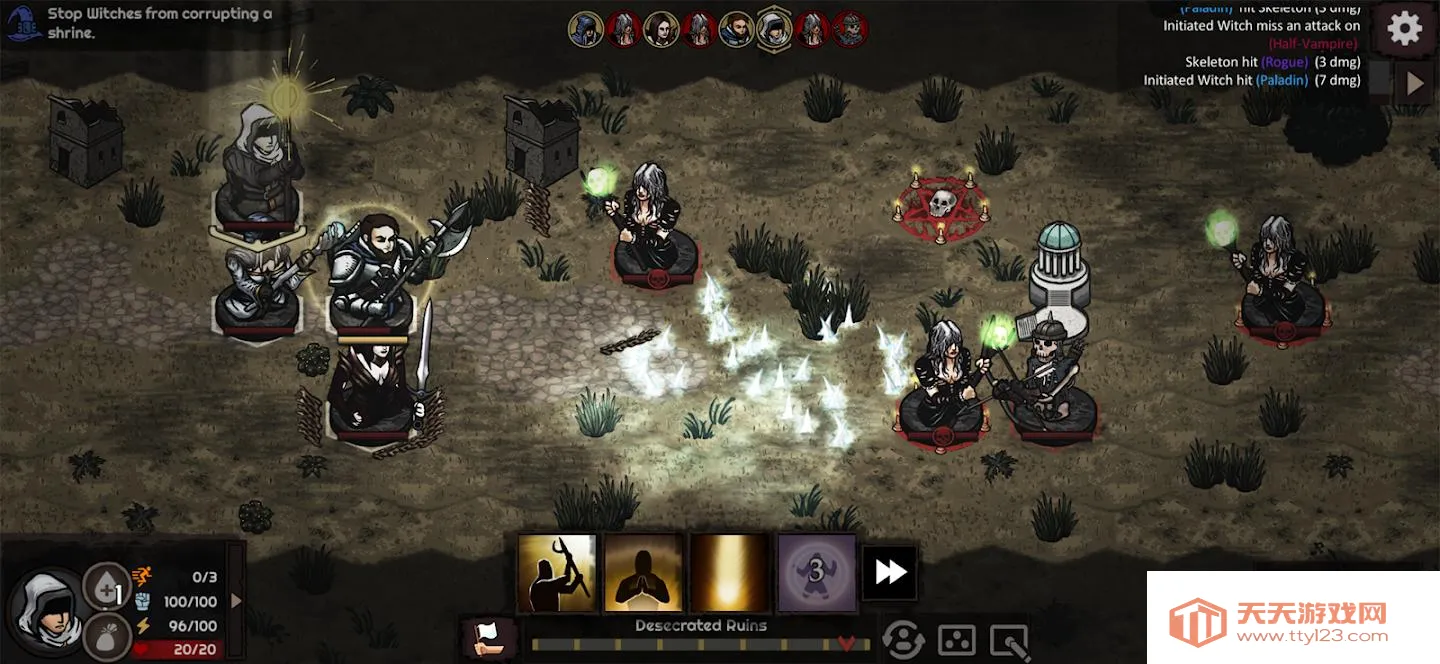Expand the combat log arrow
Screen dimensions: 1440x664
[1414, 83]
